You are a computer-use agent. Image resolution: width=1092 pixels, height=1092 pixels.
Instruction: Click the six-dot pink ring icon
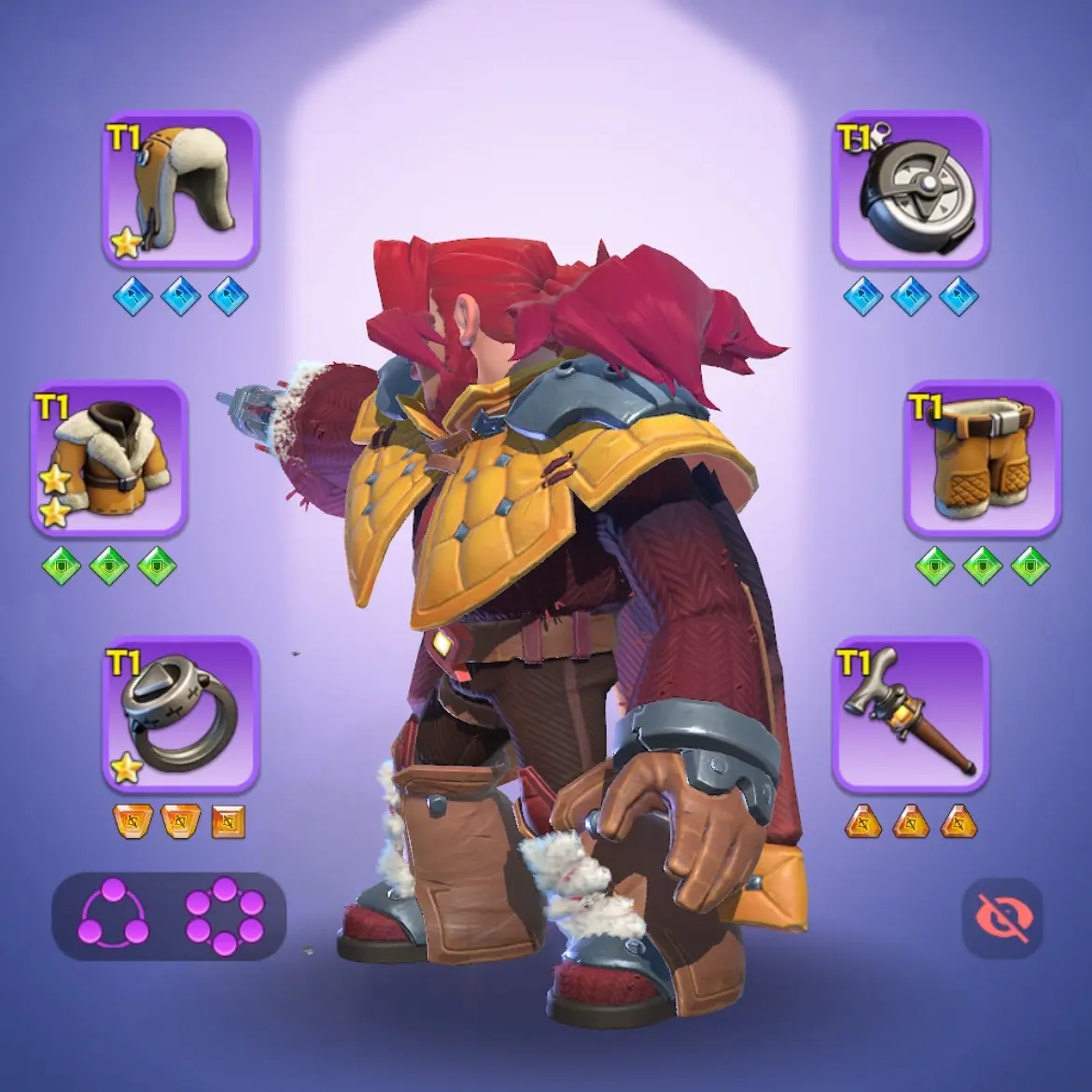(225, 916)
